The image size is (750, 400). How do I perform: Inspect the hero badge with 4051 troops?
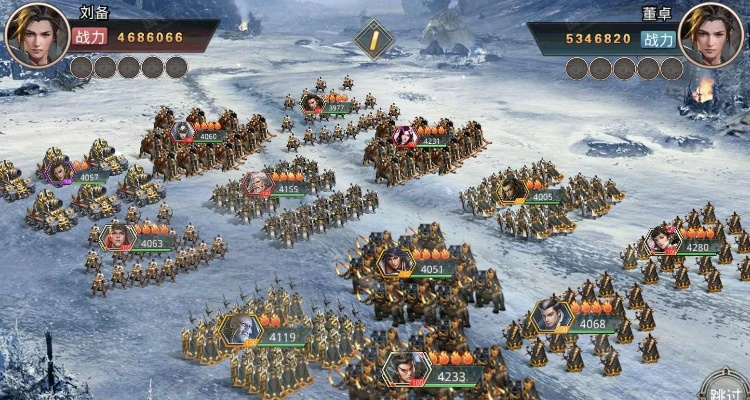point(396,262)
